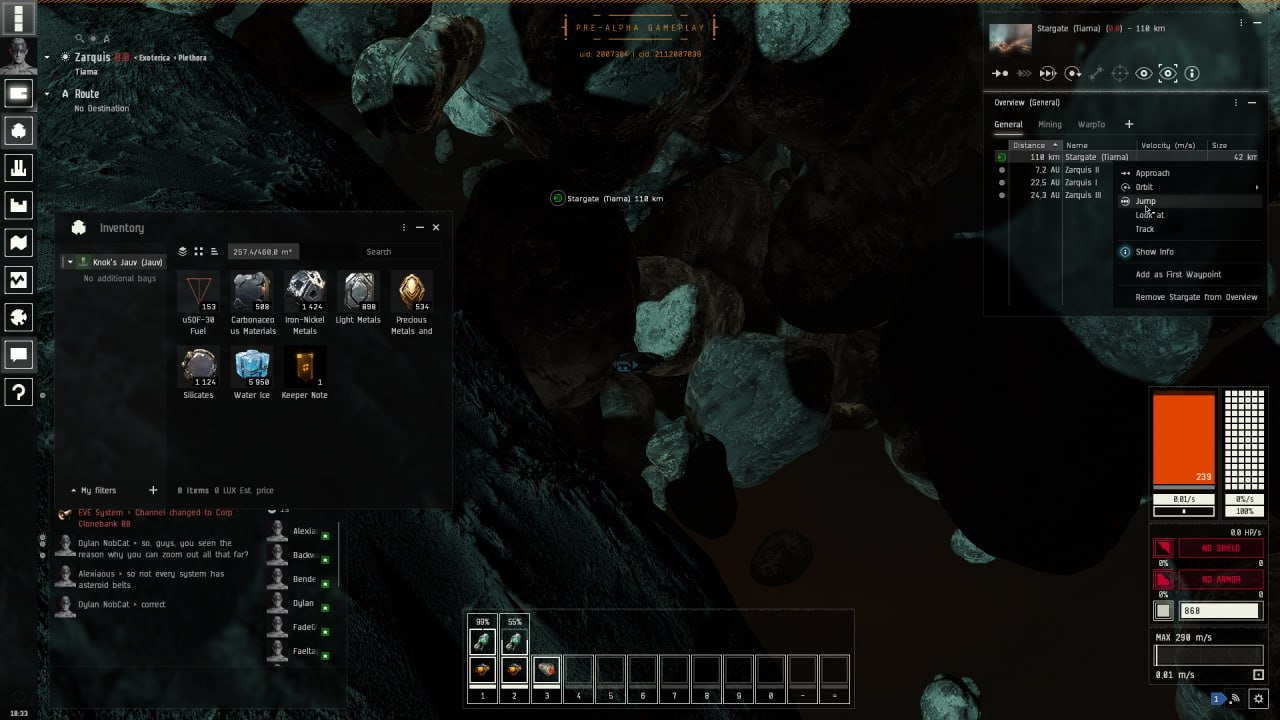The height and width of the screenshot is (720, 1280).
Task: Activate the module in hotbar slot 3
Action: click(x=546, y=670)
